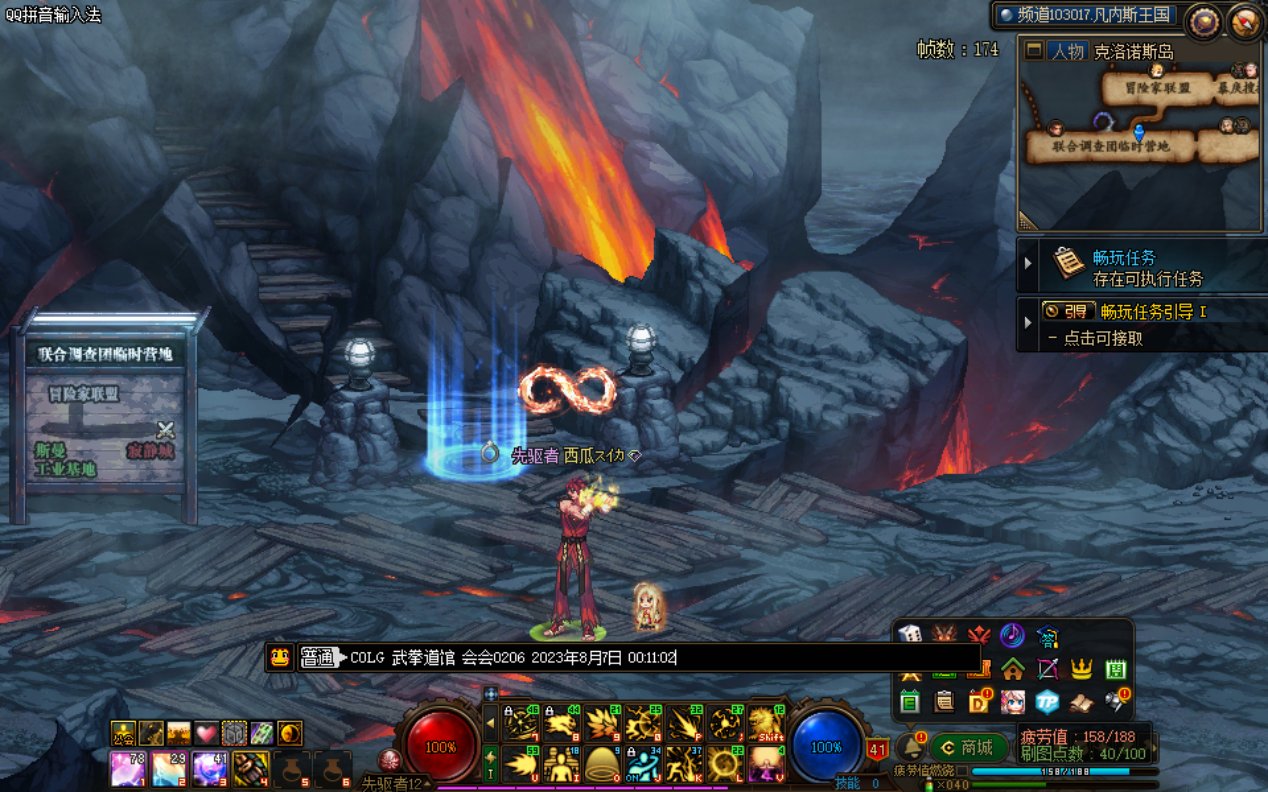Open the blue TP icon

tap(1047, 701)
